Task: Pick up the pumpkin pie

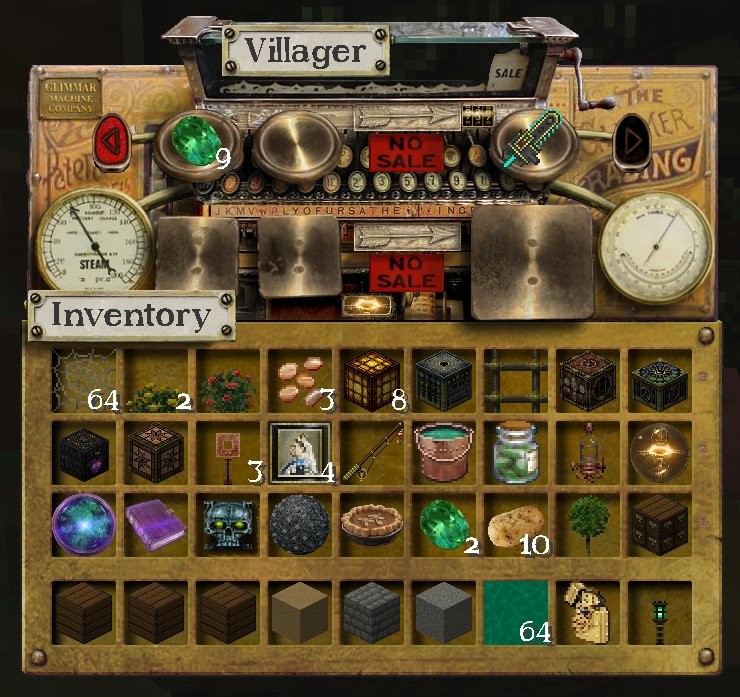Action: 373,524
